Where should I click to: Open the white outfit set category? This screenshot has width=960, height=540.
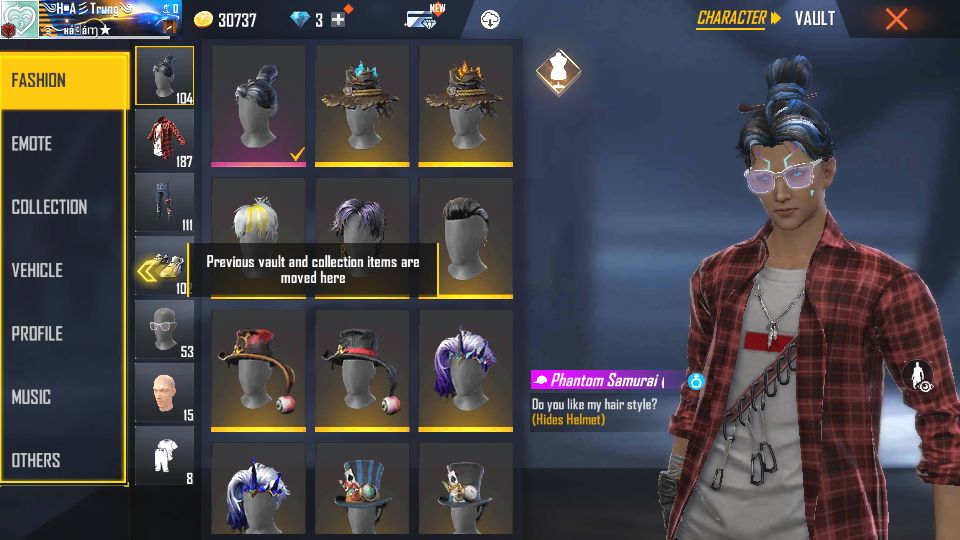pos(164,455)
